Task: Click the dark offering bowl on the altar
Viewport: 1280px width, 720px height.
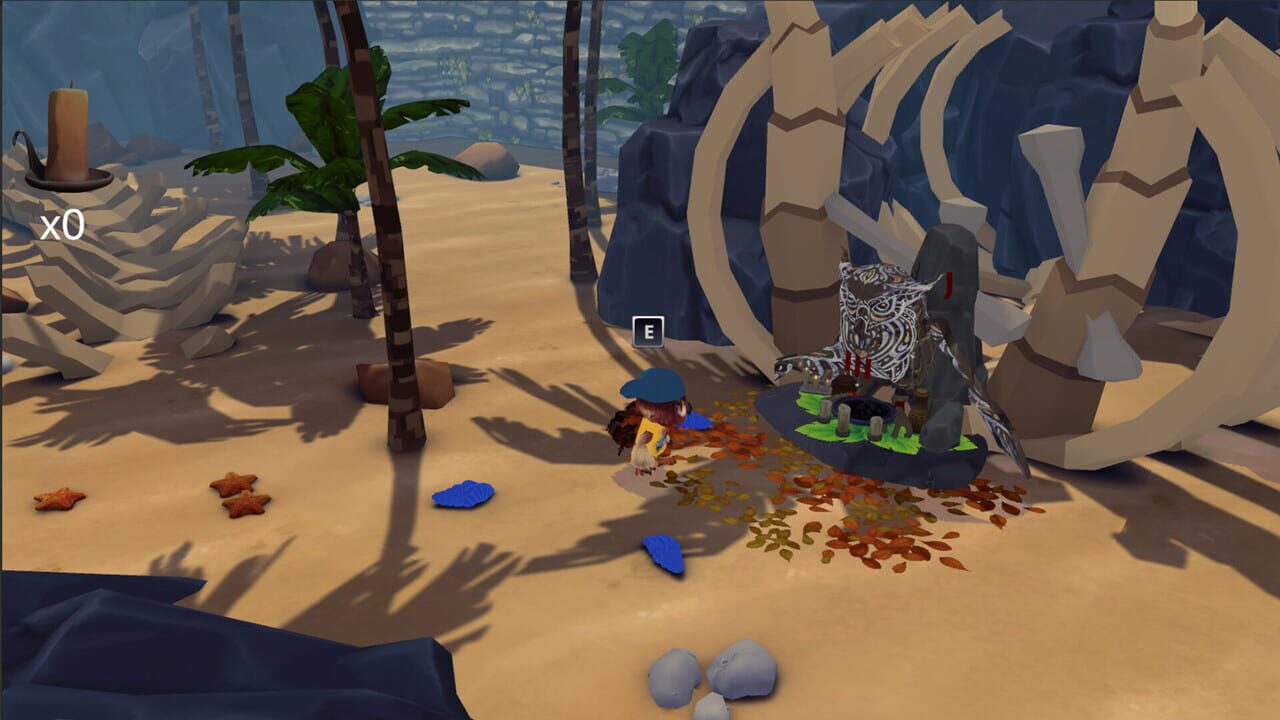Action: 861,410
